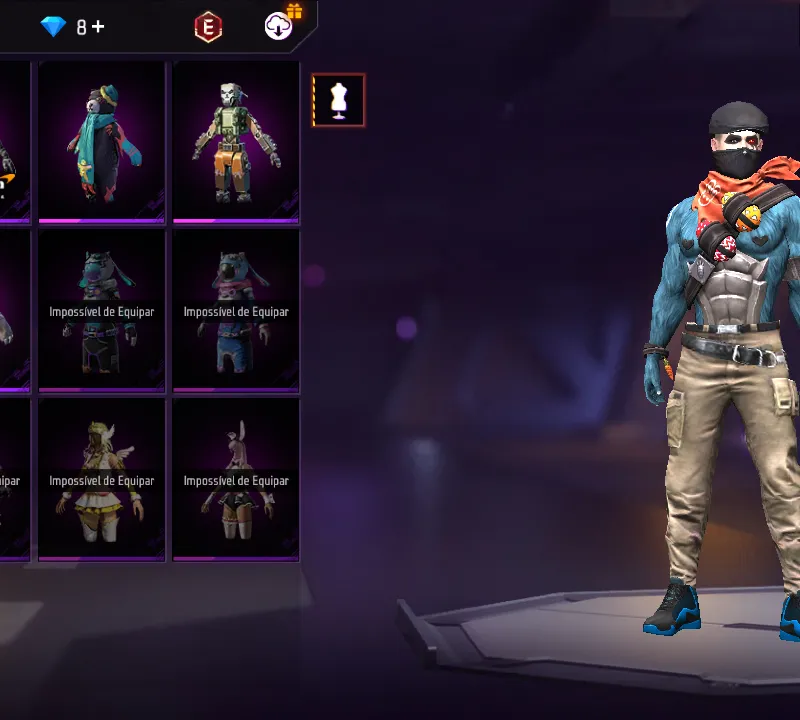Select the locked bunny outfit with black pants

[101, 310]
